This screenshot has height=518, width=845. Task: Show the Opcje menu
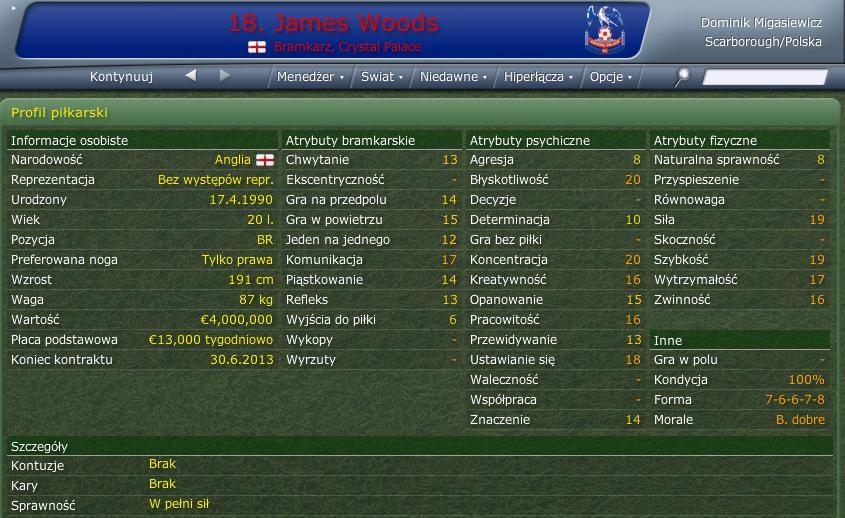[x=610, y=77]
